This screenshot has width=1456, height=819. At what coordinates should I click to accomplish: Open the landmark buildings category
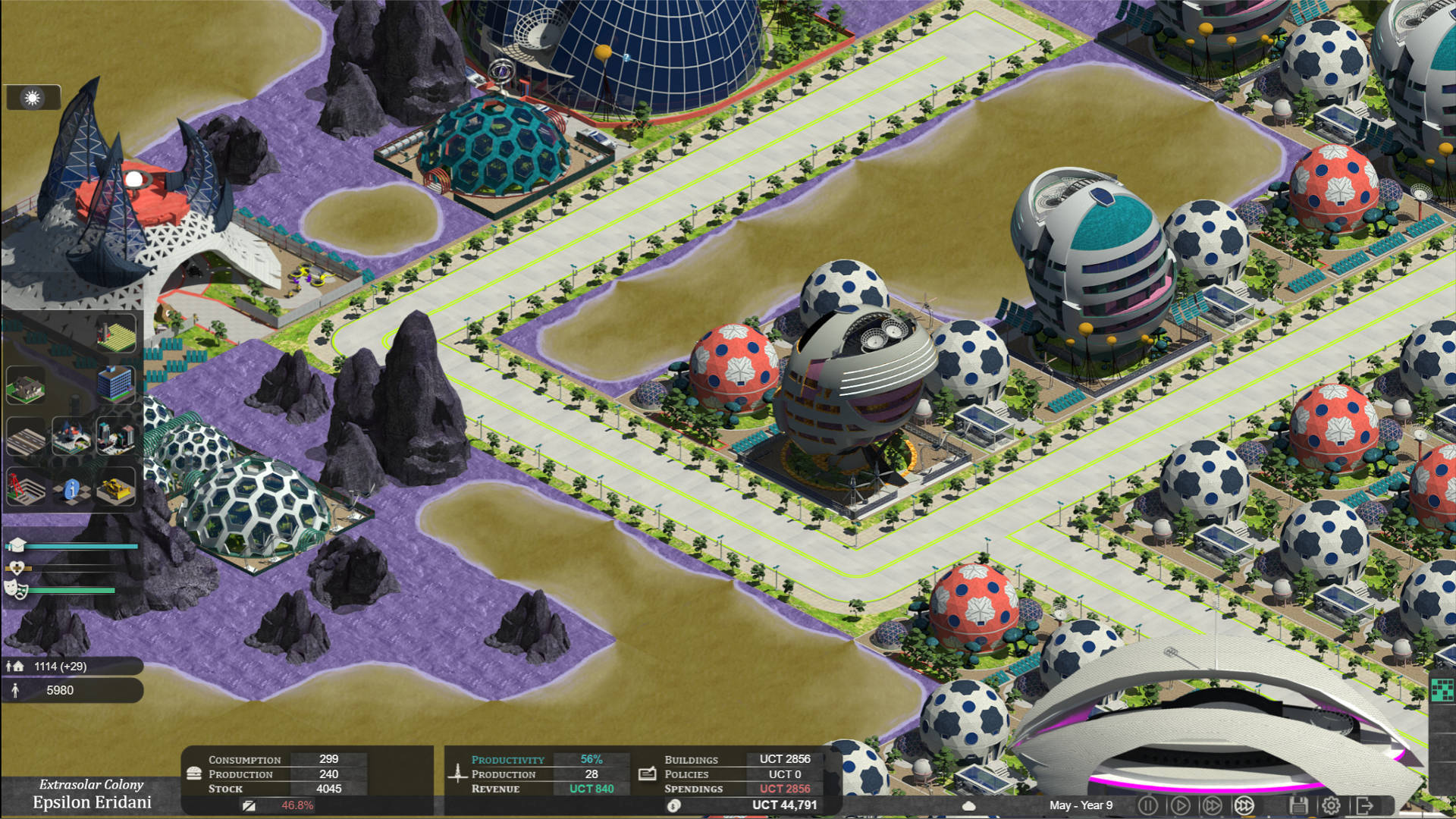71,438
